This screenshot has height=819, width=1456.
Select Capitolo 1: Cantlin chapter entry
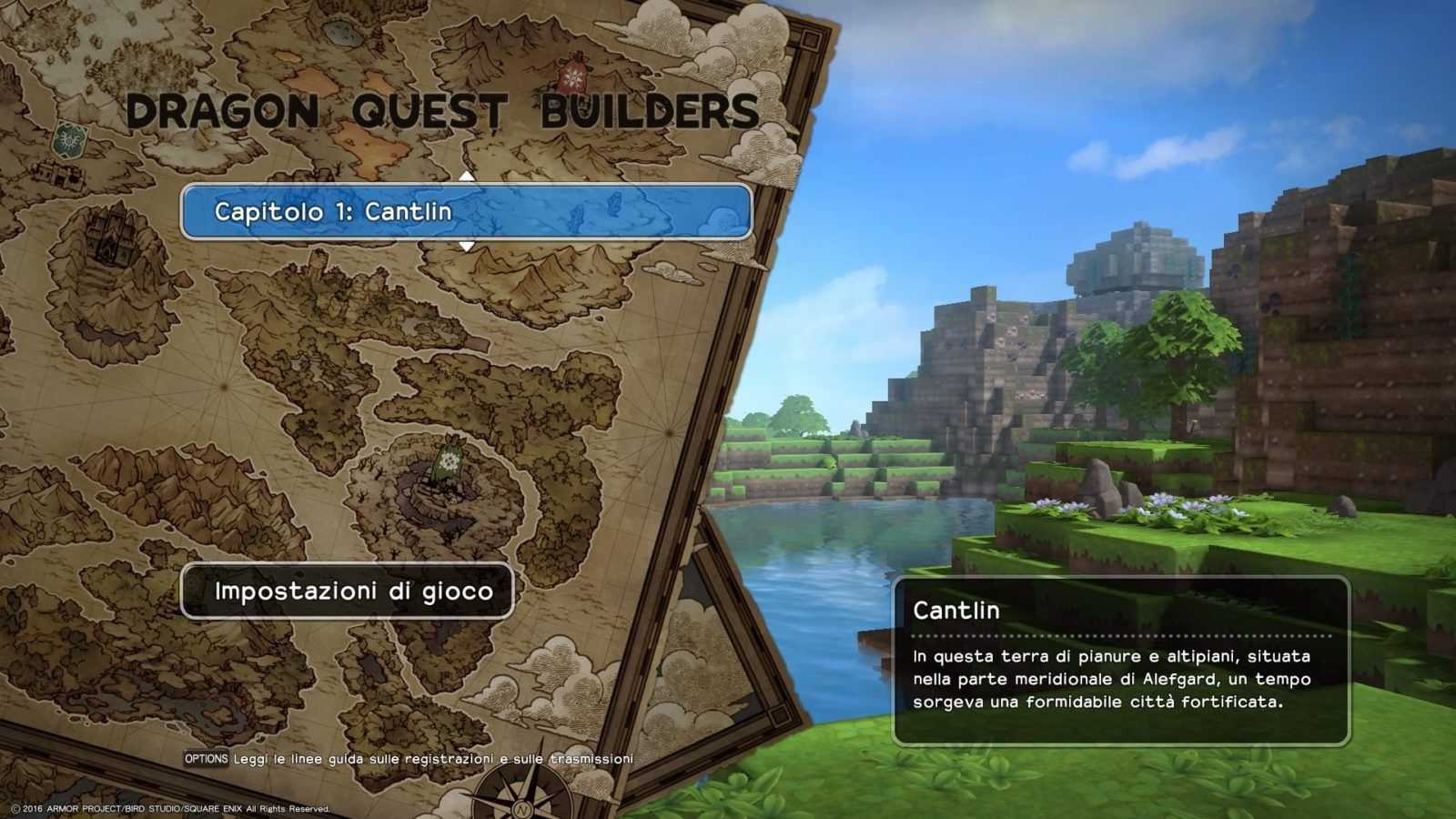click(x=466, y=212)
